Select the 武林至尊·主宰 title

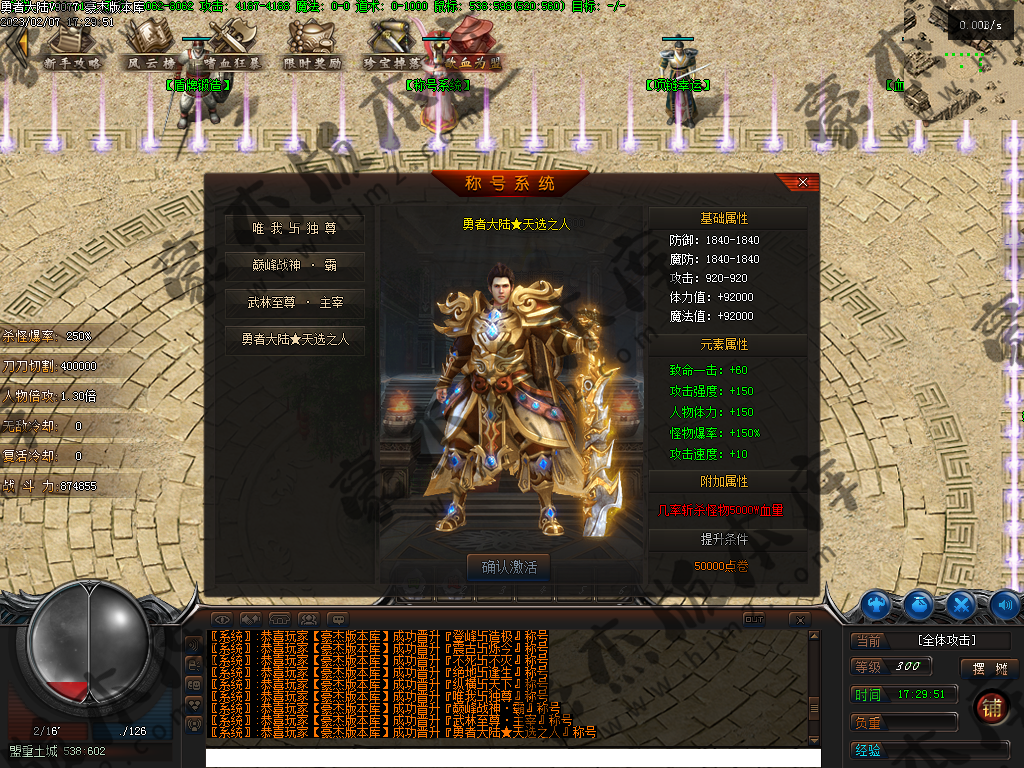click(x=294, y=302)
